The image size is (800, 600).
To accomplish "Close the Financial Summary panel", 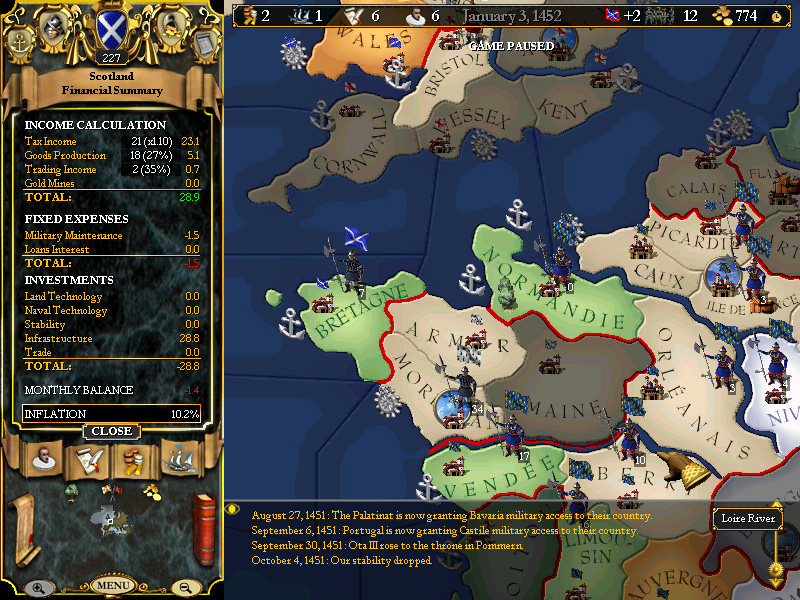I will pos(111,431).
